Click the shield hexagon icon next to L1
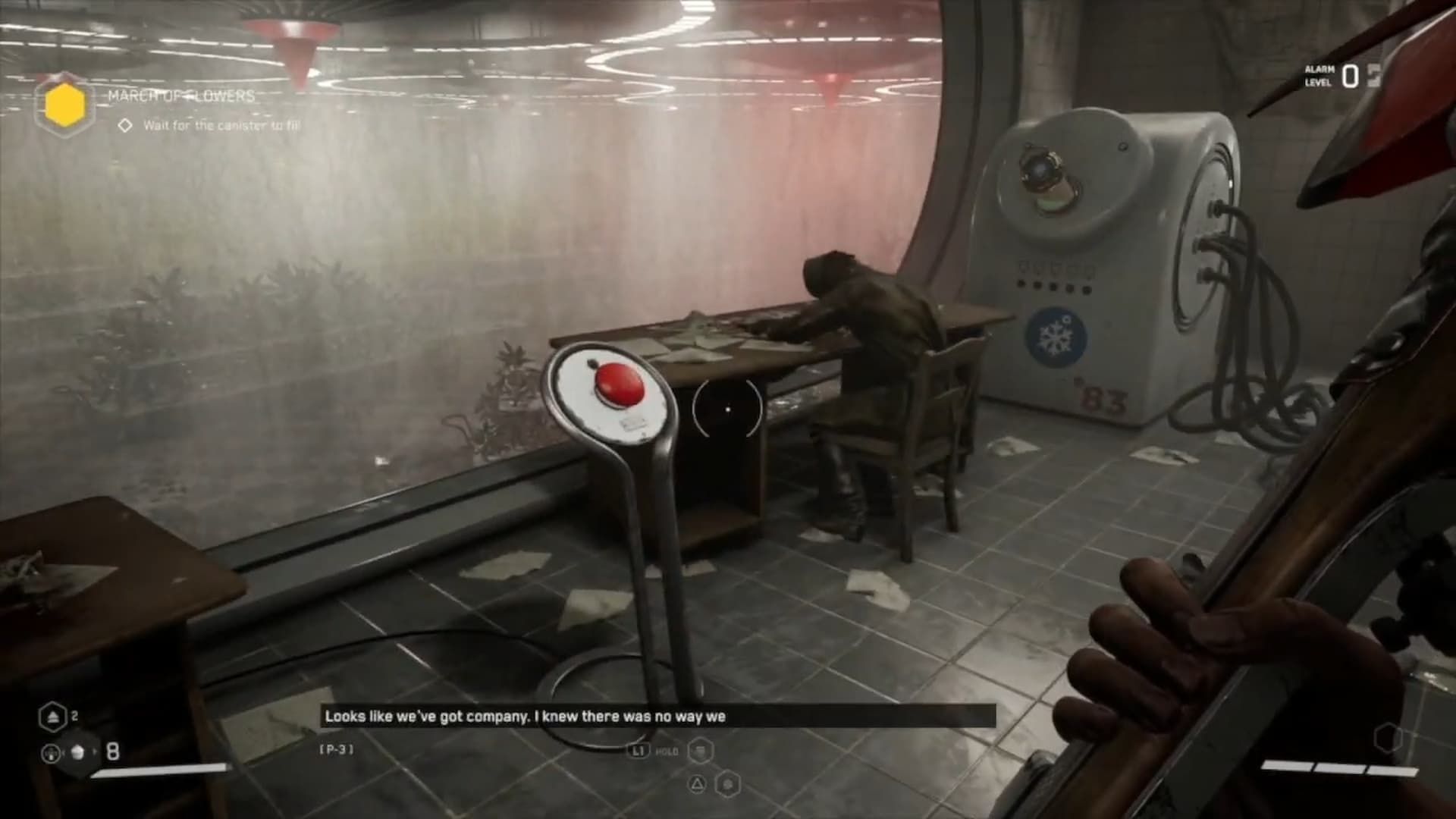1456x819 pixels. point(700,750)
